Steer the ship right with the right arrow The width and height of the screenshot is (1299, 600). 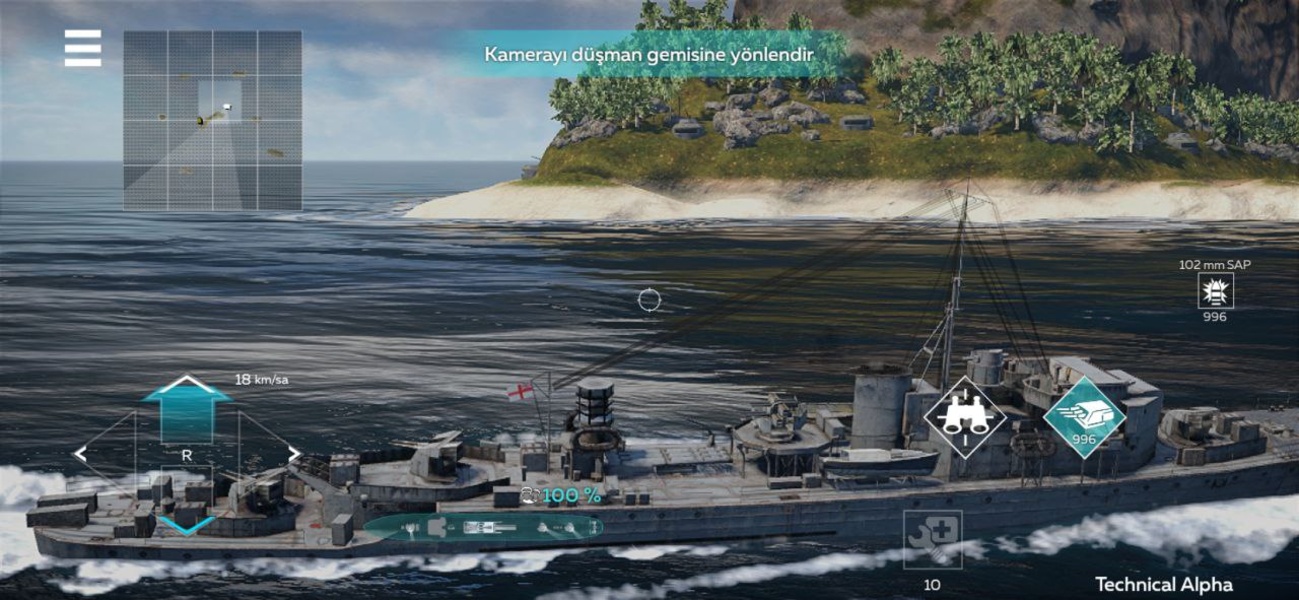click(293, 455)
